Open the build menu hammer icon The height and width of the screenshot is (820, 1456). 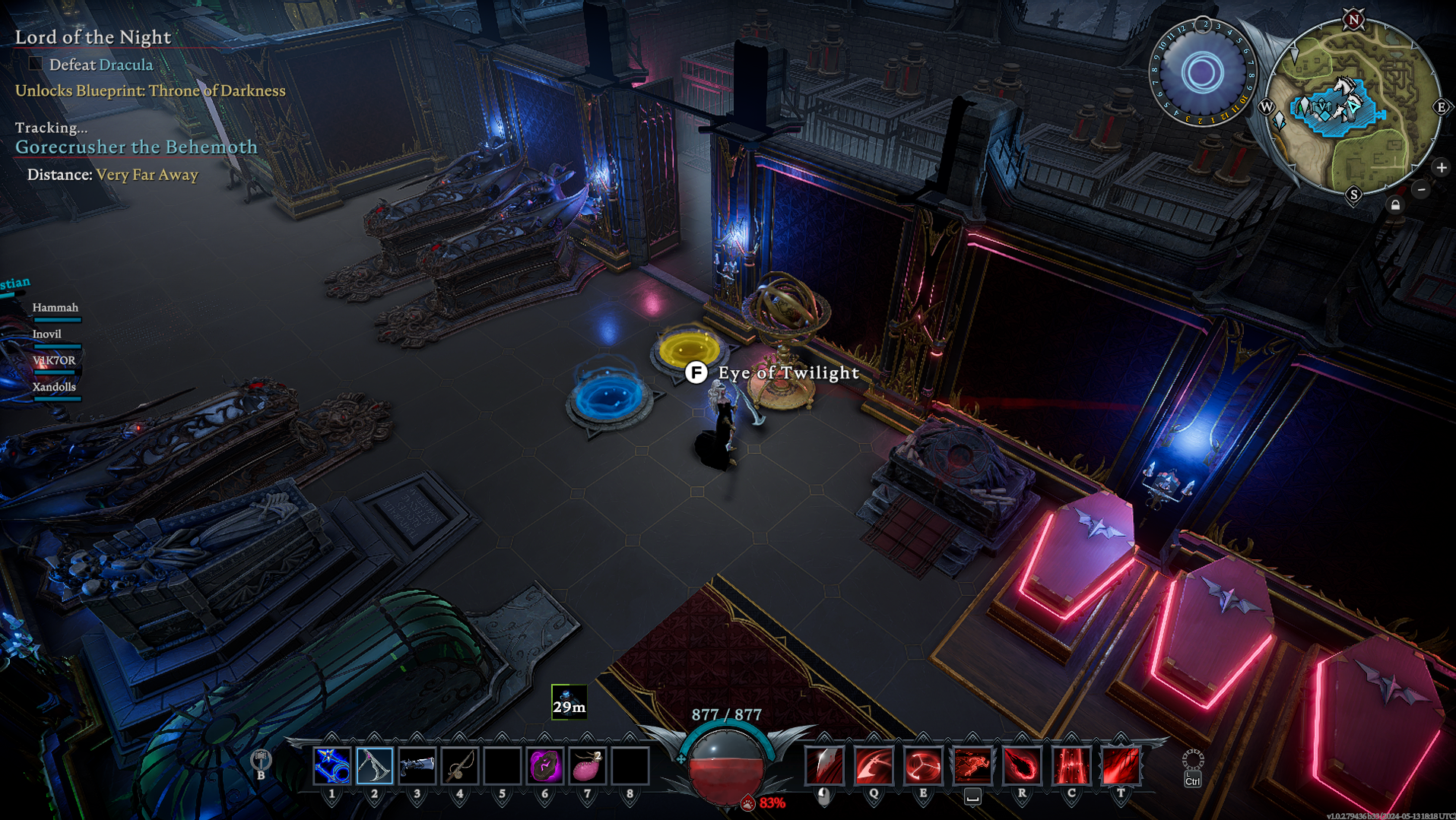261,760
